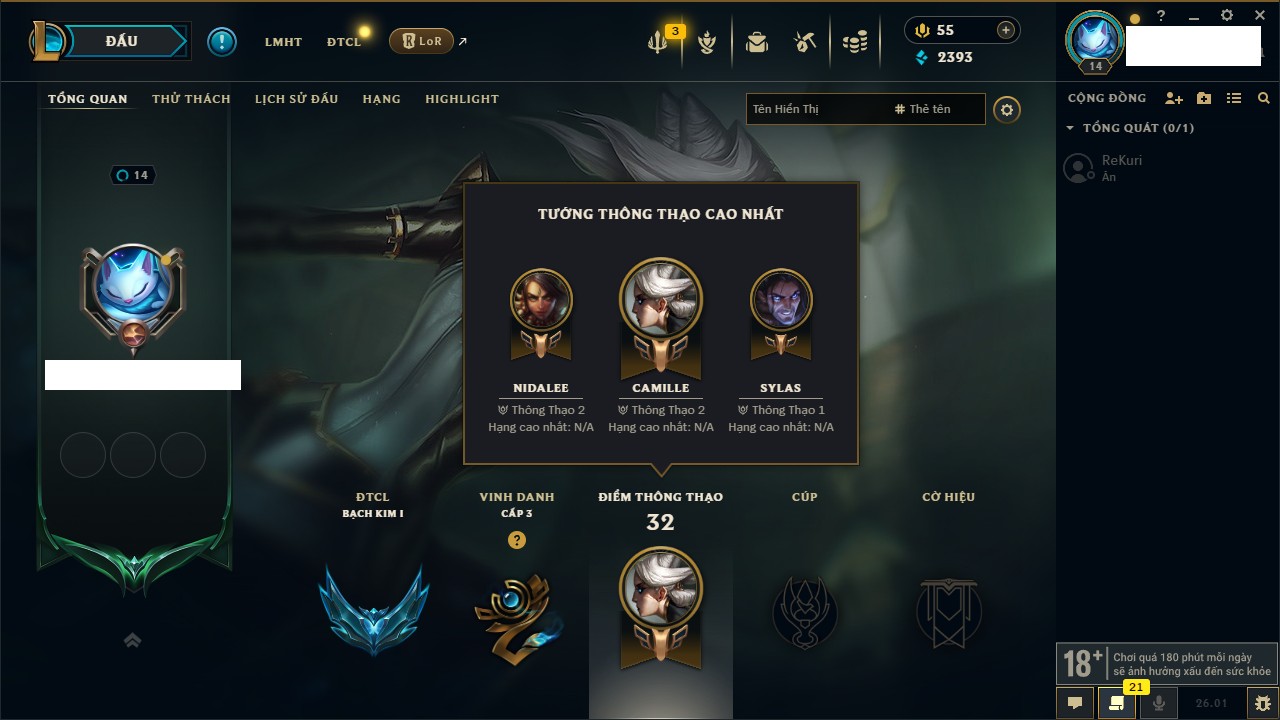Click the ĐẤU play button
Viewport: 1280px width, 720px height.
[x=122, y=41]
